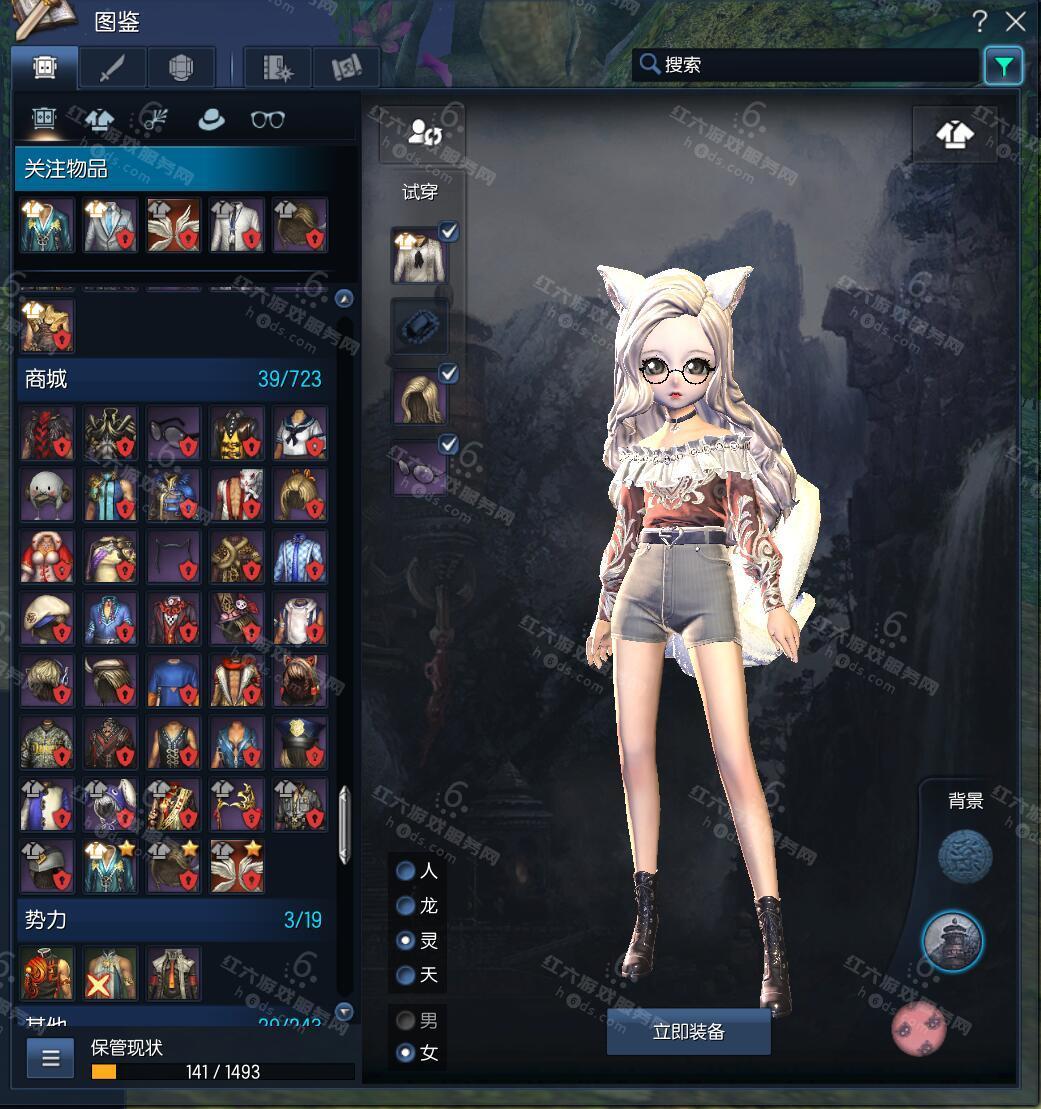Untick the blonde hair try-on checkbox

tap(449, 374)
